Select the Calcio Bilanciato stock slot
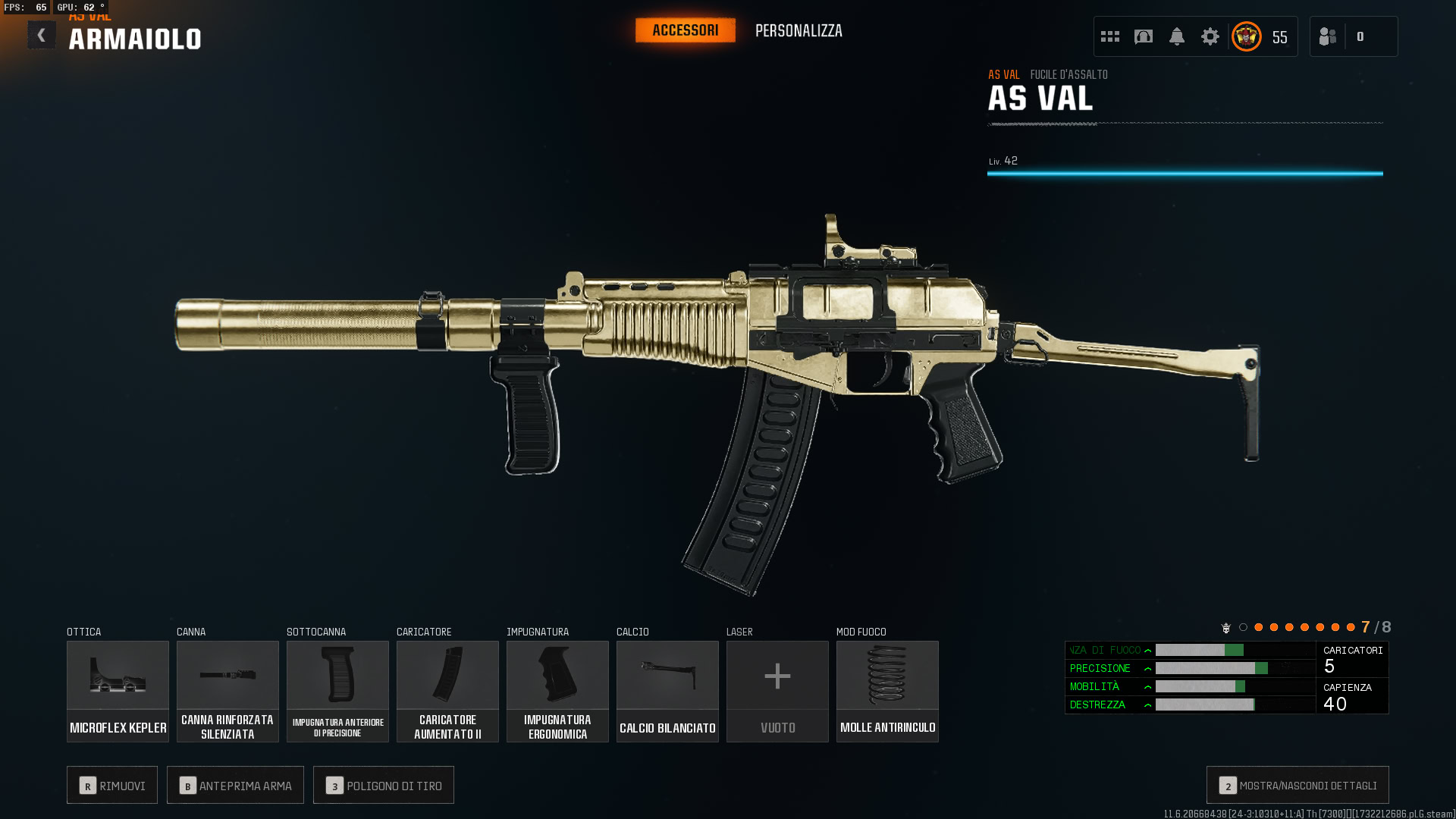Viewport: 1456px width, 819px height. [667, 691]
